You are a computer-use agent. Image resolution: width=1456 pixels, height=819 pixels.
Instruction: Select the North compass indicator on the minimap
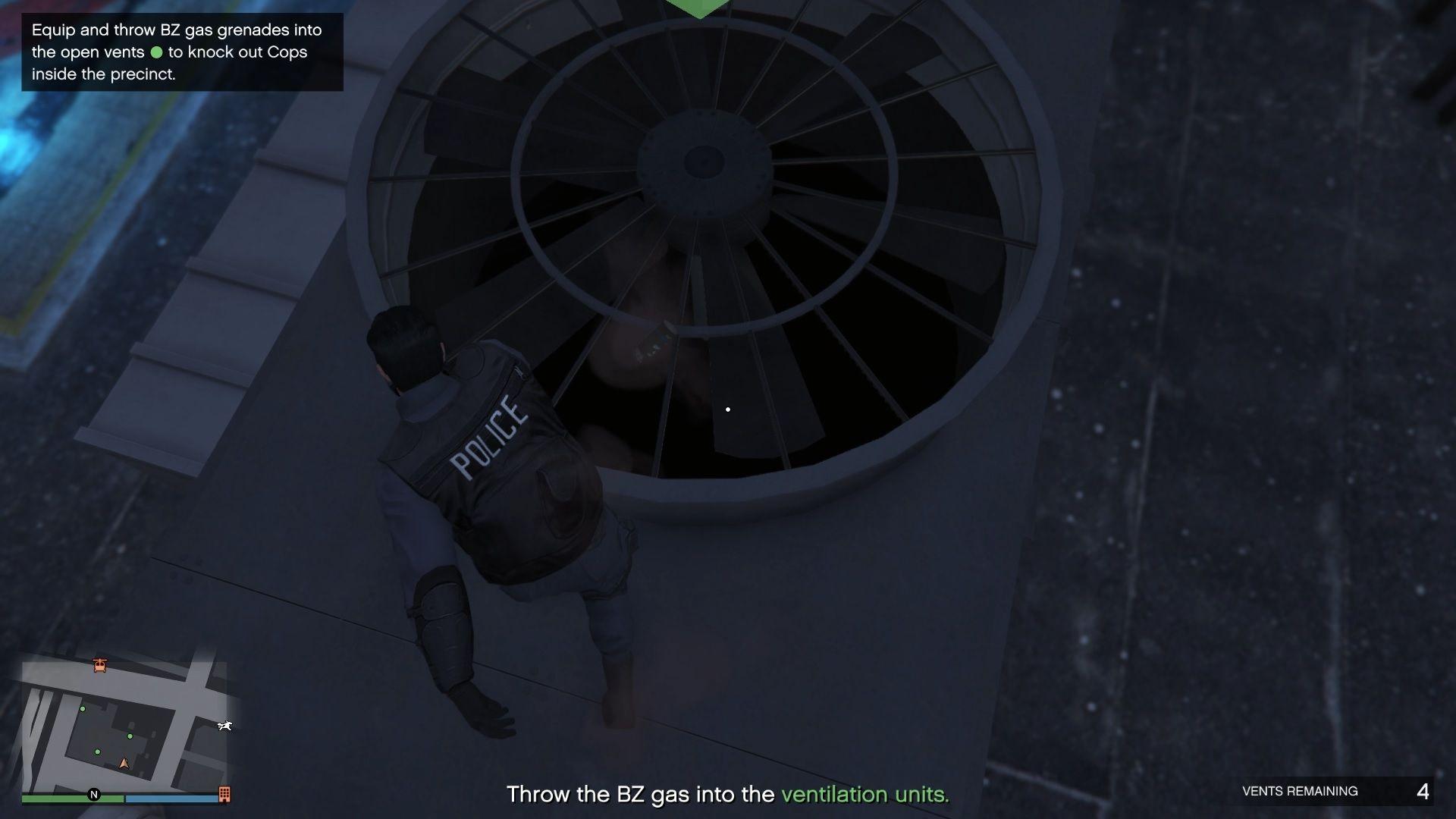pos(95,795)
